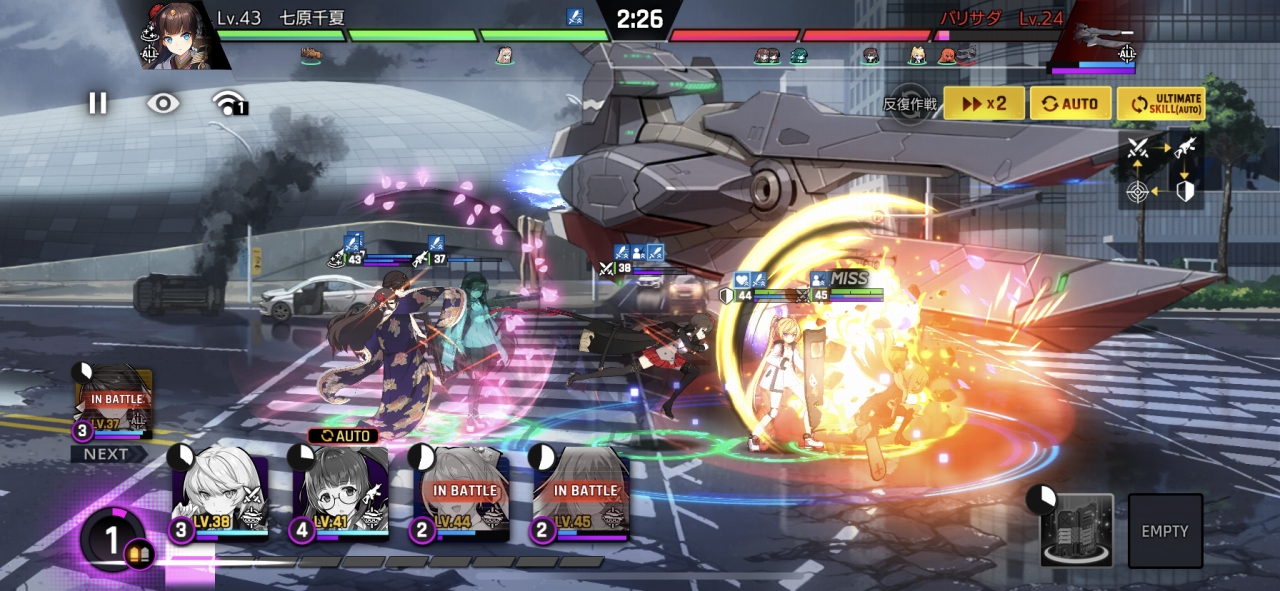
Task: Toggle the eye visibility icon
Action: coord(163,103)
